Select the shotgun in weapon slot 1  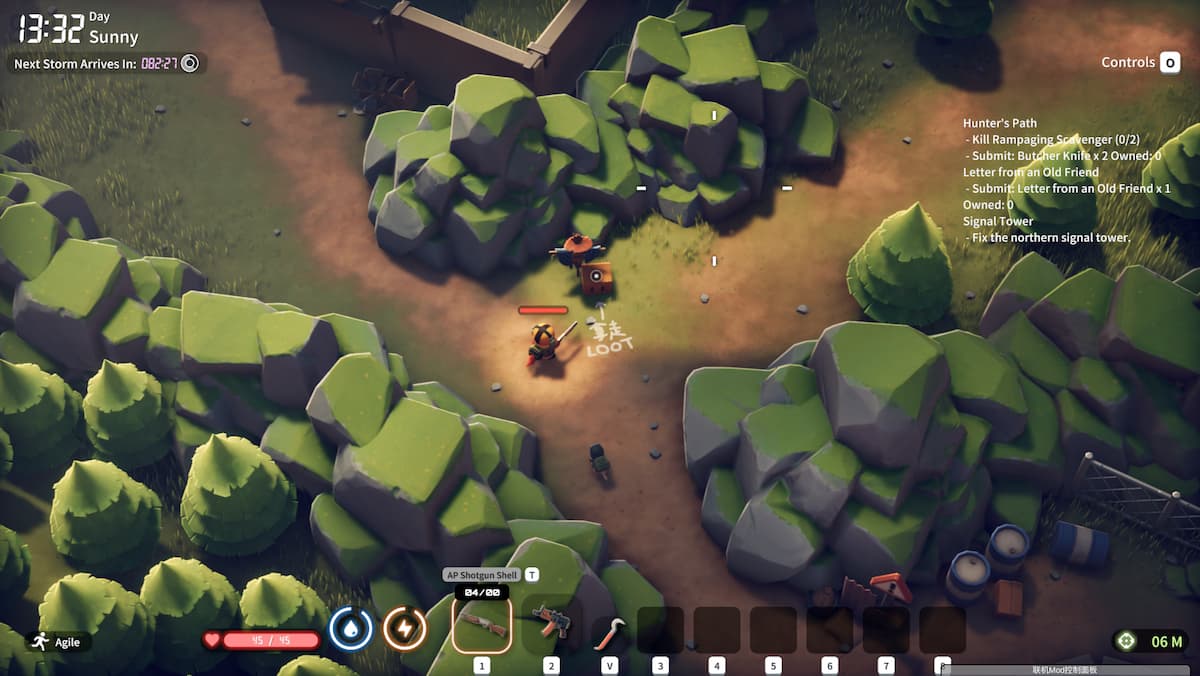coord(482,625)
